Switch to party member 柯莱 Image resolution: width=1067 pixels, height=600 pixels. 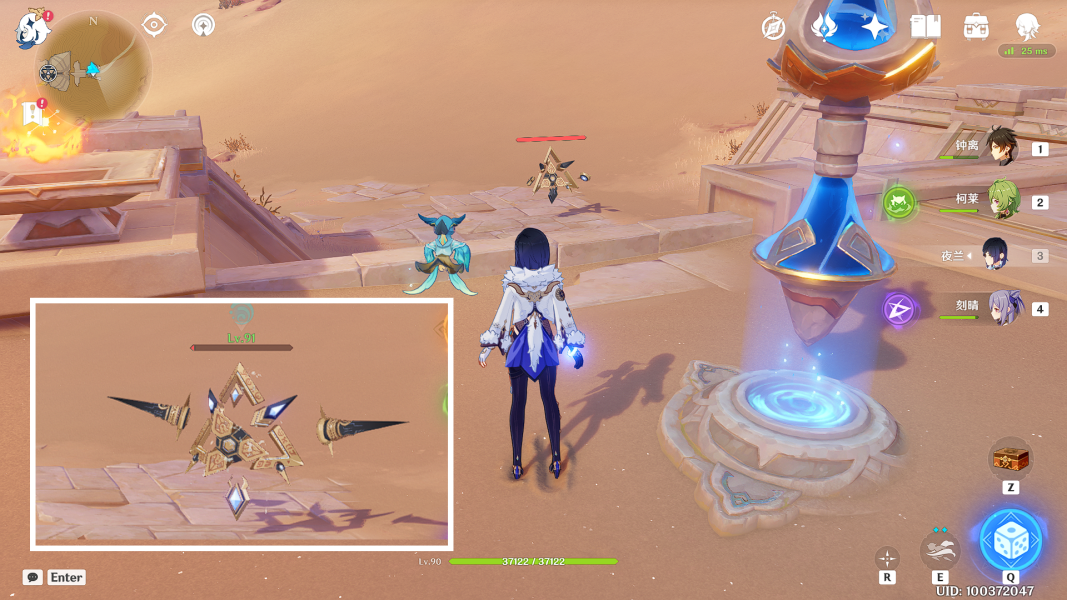point(1001,201)
